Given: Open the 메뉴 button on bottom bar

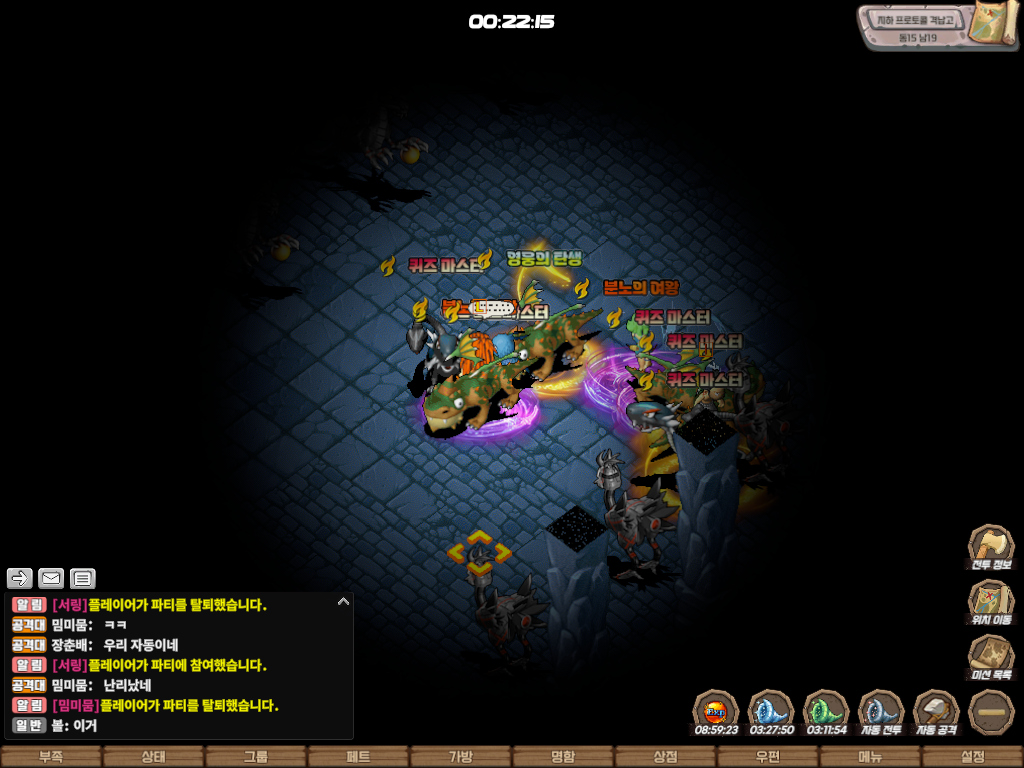Looking at the screenshot, I should coord(870,757).
